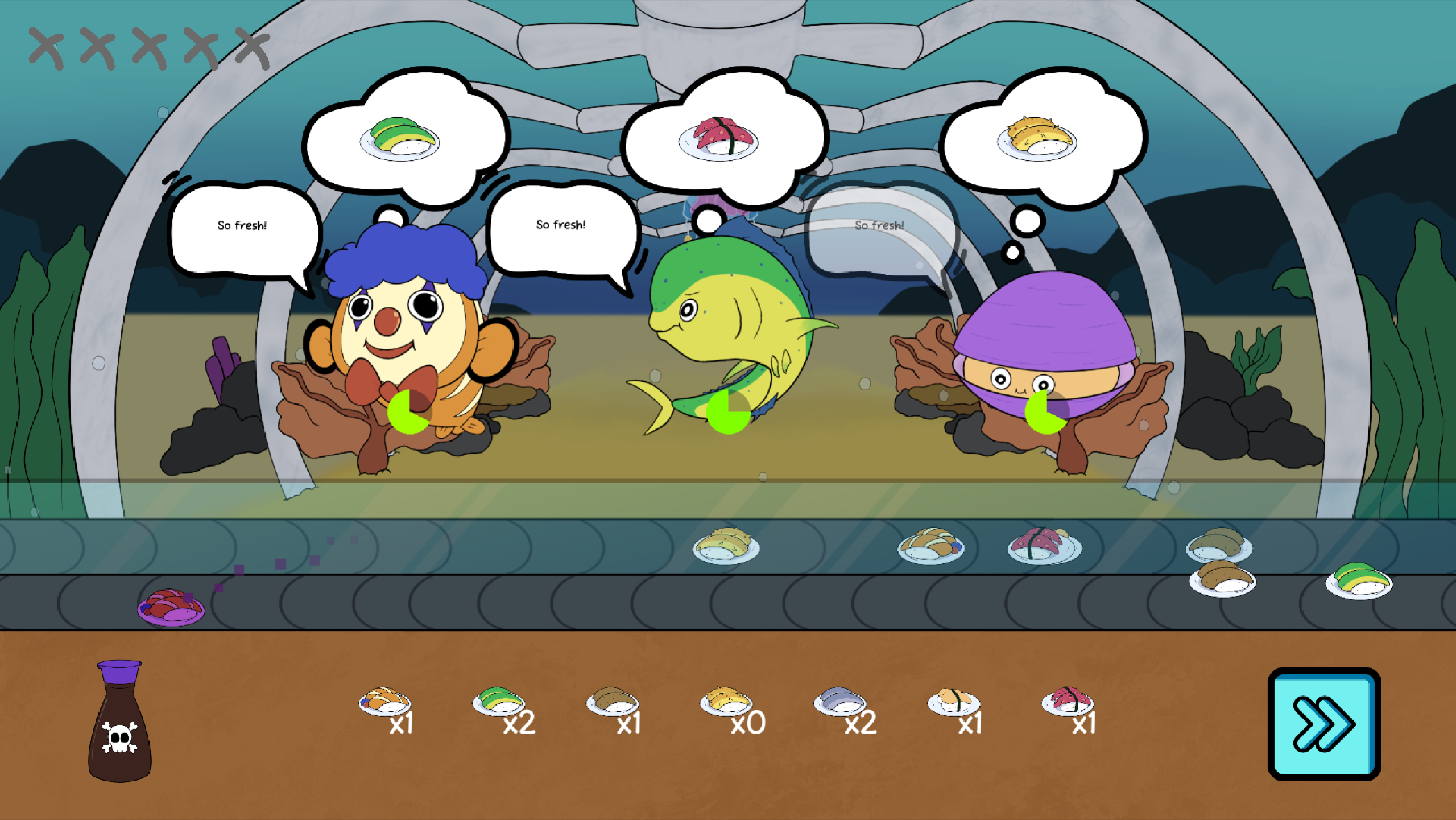
Task: Click the clownfish's So fresh! speech bubble
Action: [x=242, y=228]
